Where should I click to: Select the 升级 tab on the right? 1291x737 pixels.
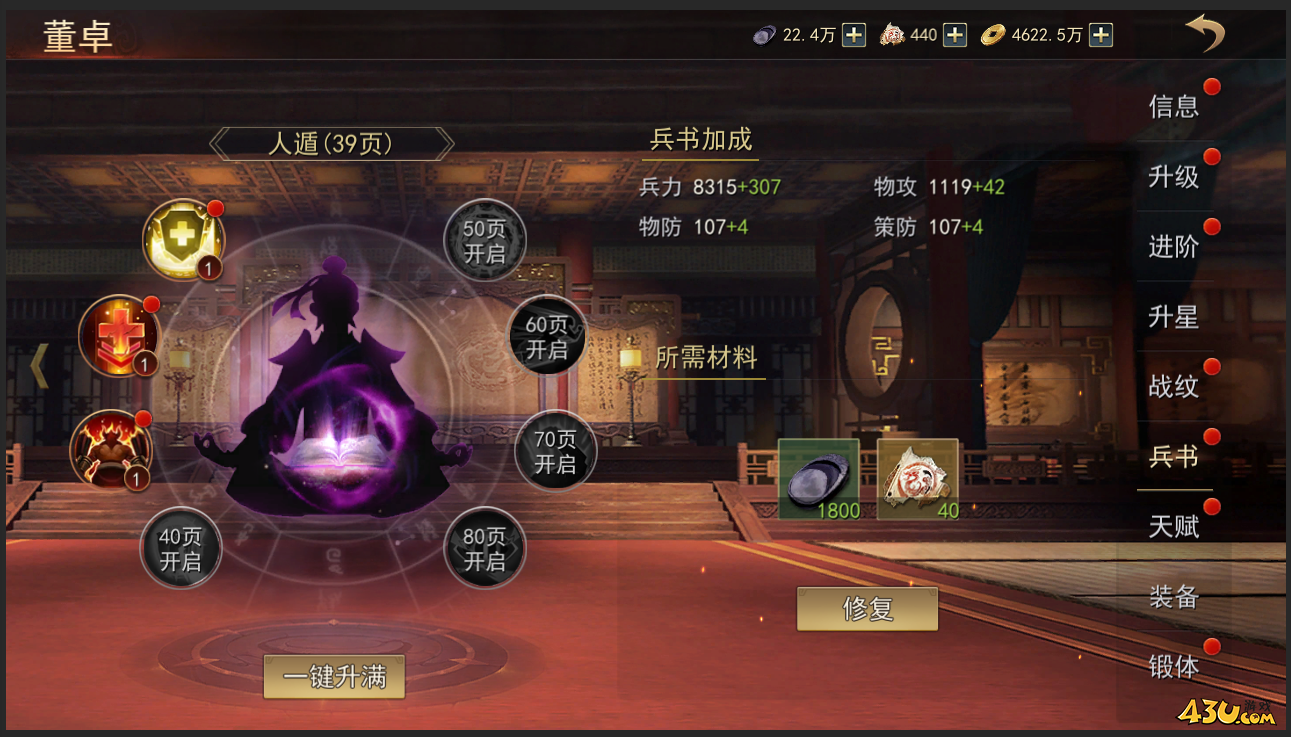(1174, 178)
